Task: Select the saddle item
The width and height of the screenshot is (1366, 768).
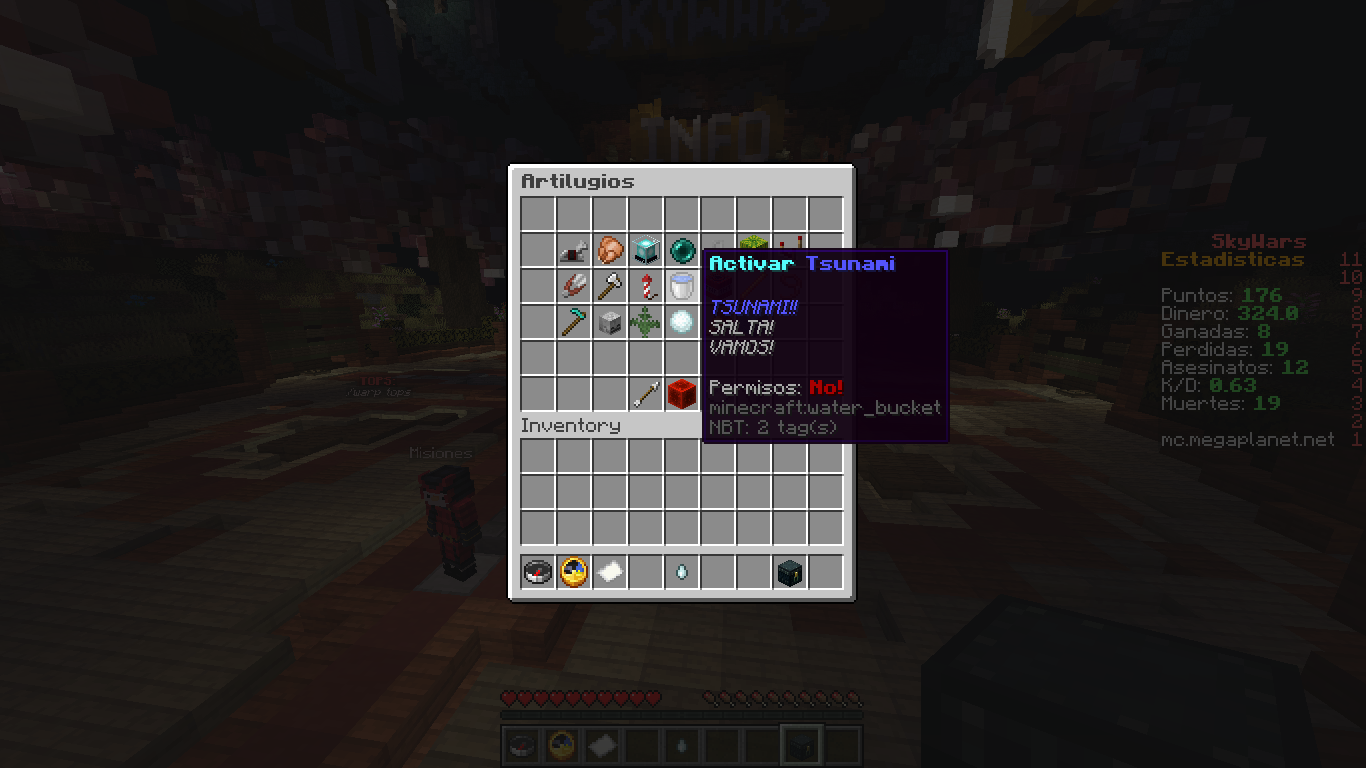Action: click(x=574, y=250)
